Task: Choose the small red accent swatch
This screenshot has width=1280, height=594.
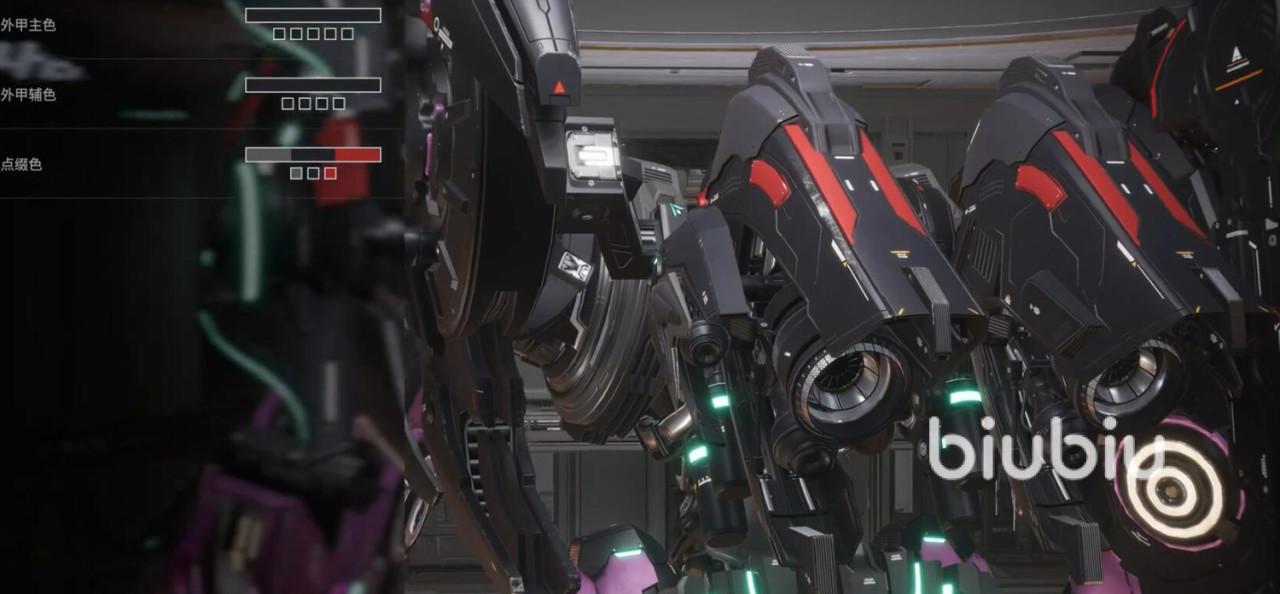Action: [x=330, y=173]
